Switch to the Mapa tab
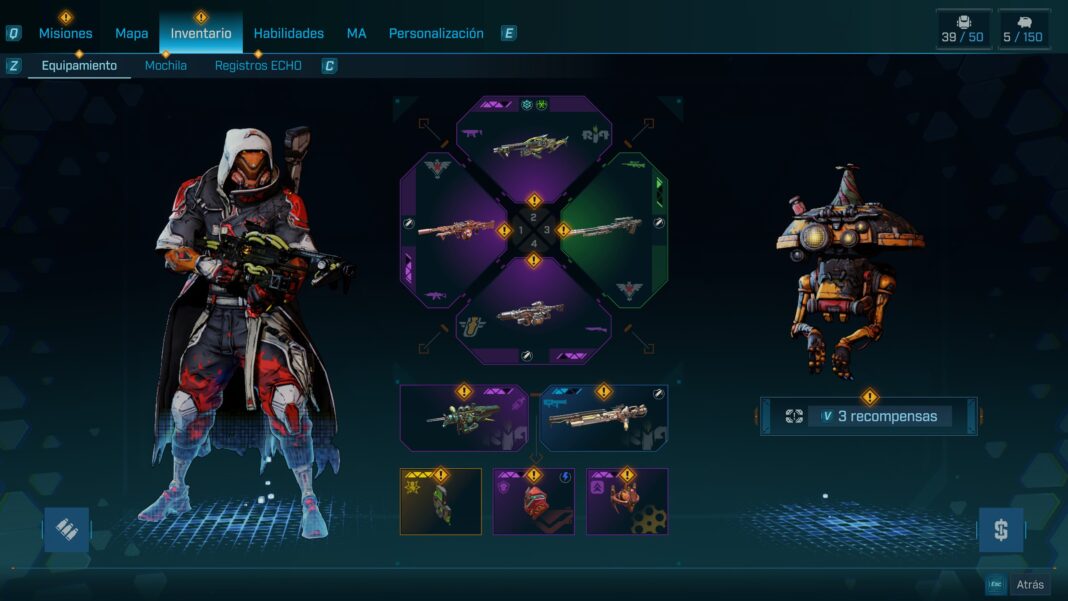Viewport: 1068px width, 601px height. (131, 33)
